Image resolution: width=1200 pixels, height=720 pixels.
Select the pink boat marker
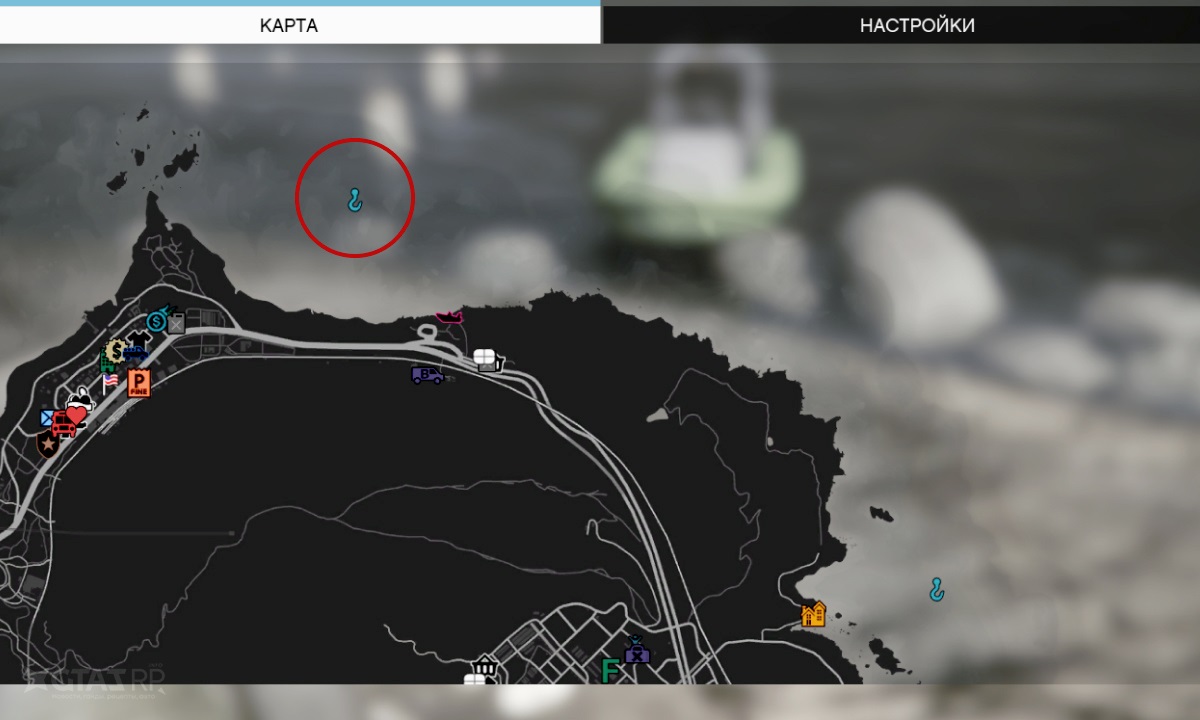pos(449,317)
